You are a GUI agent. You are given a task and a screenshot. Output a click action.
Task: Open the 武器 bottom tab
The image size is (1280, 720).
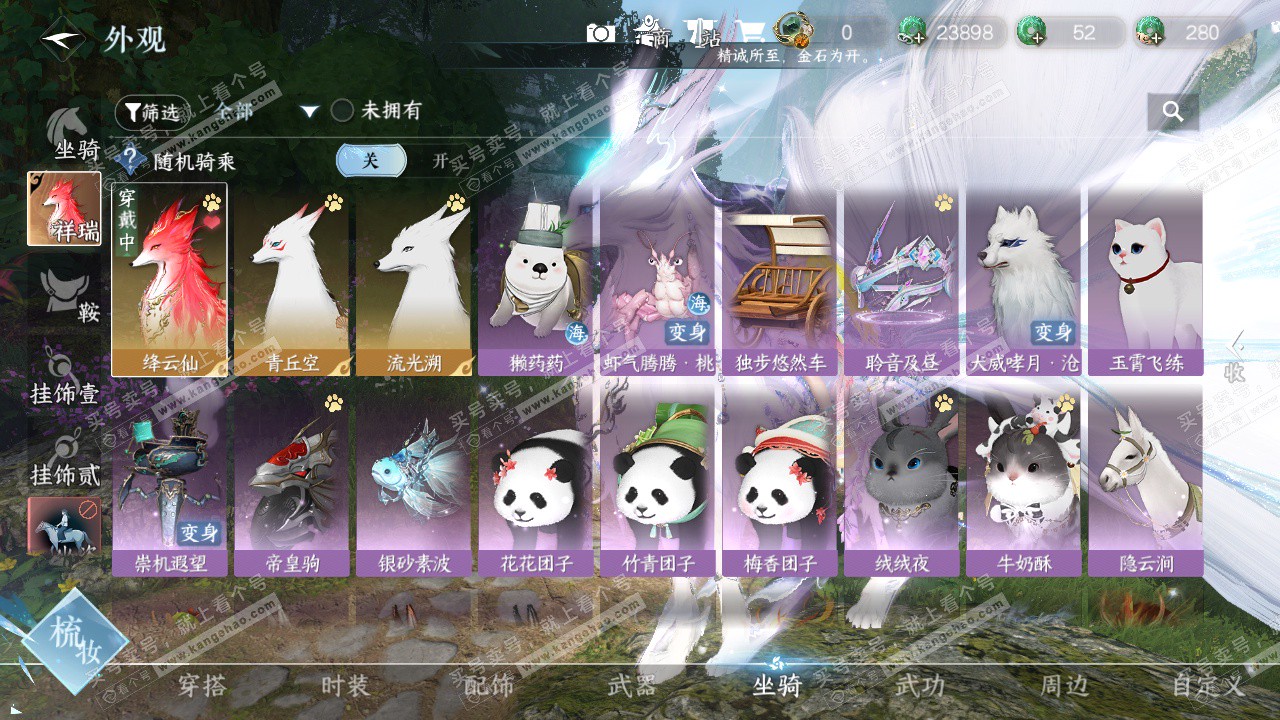(632, 686)
